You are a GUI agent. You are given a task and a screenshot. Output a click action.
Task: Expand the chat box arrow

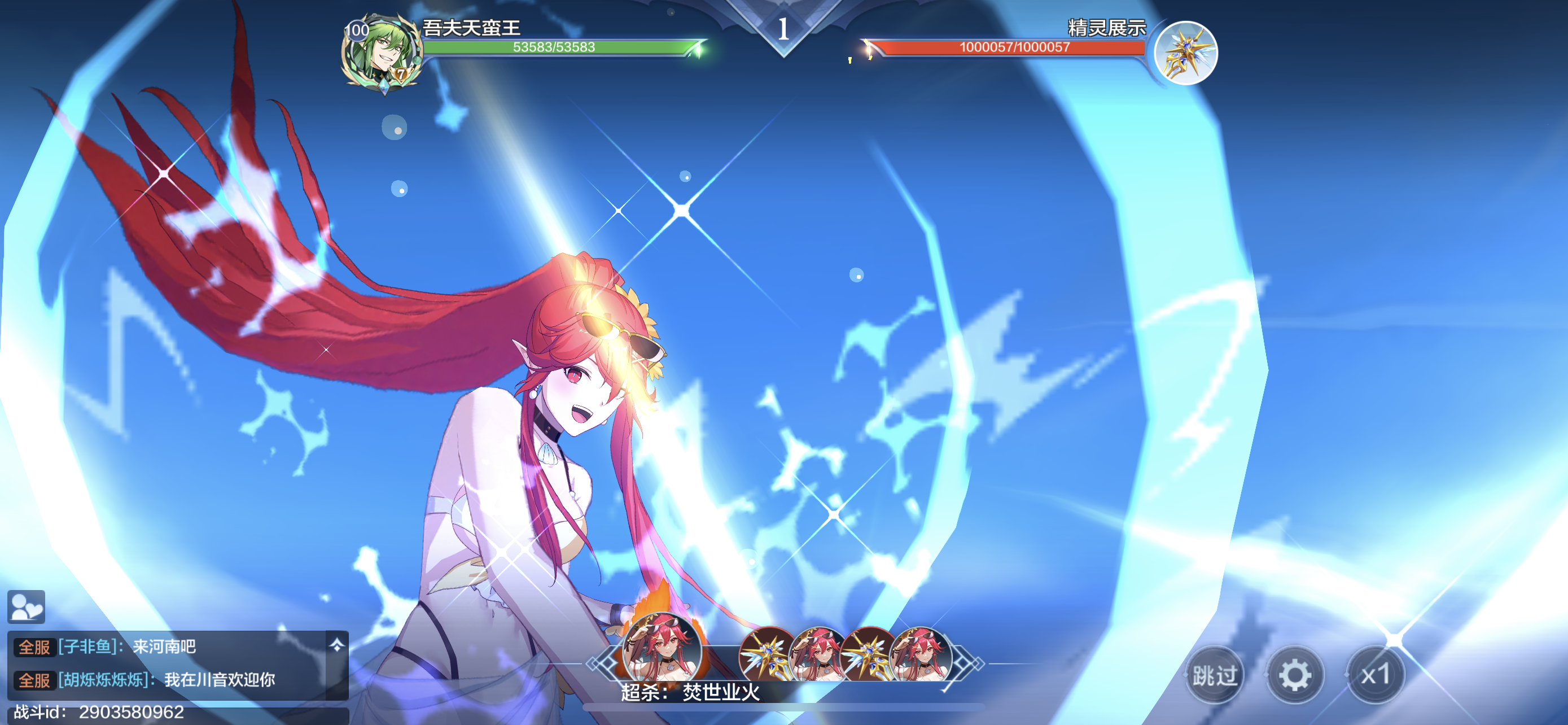(x=336, y=645)
